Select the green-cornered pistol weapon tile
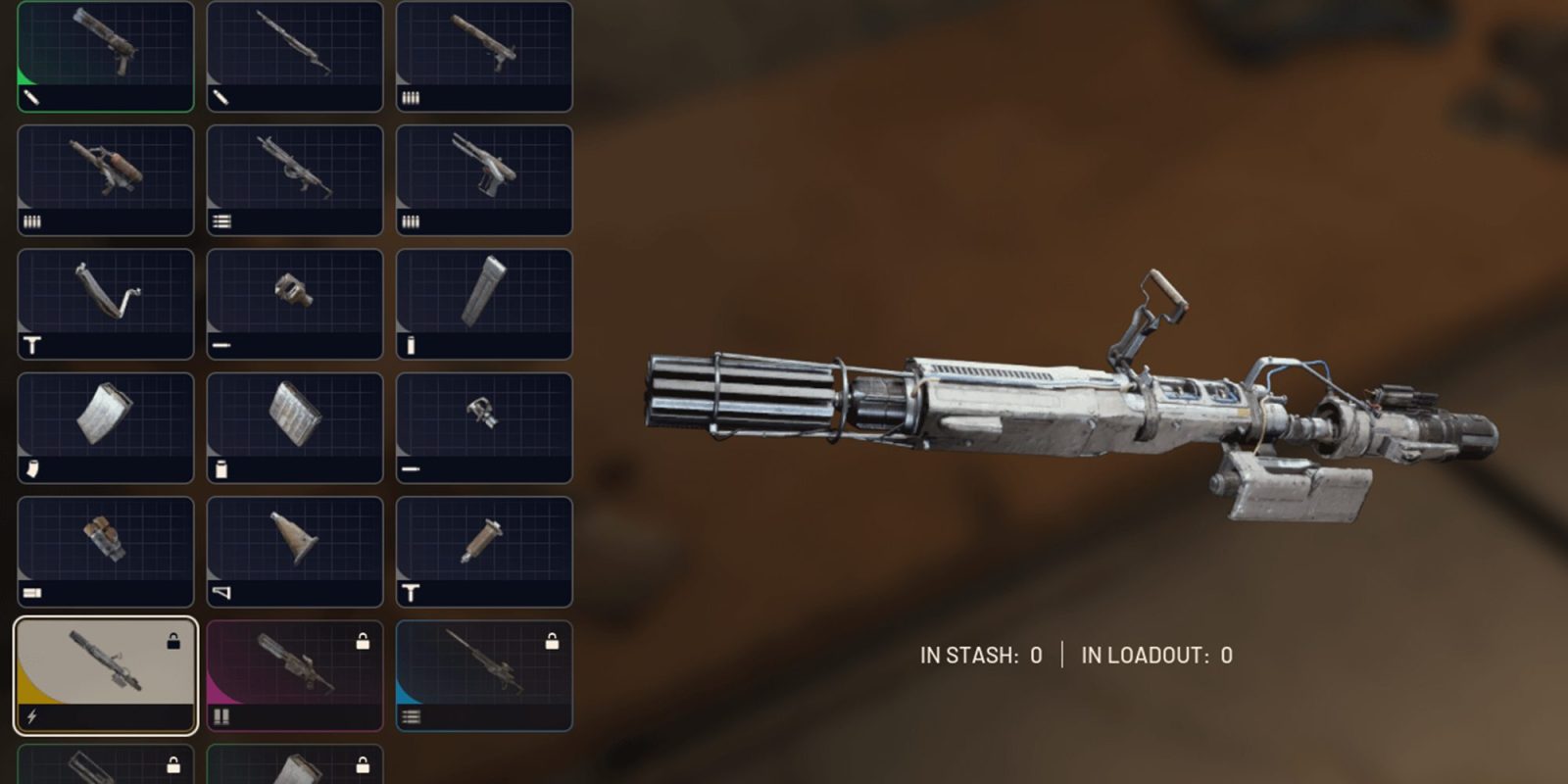 (106, 56)
